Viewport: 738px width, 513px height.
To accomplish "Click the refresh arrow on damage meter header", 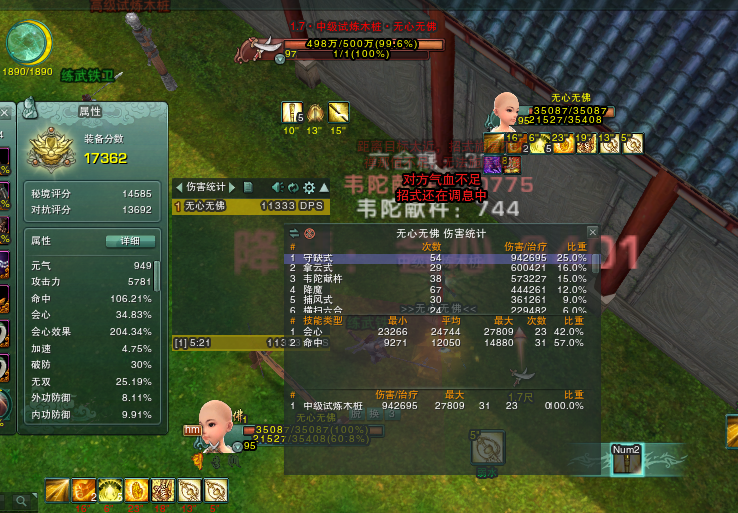I will 292,187.
